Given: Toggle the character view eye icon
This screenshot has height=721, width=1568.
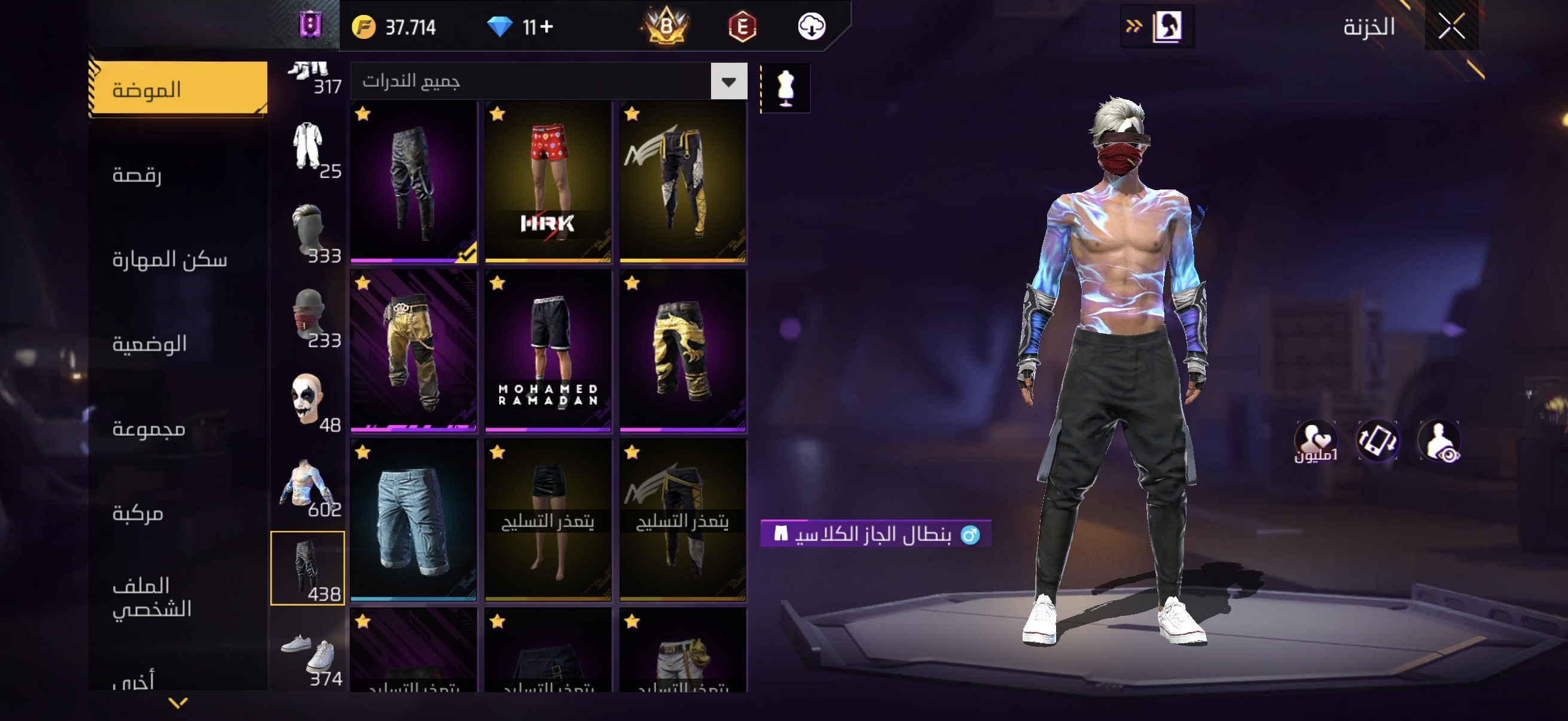Looking at the screenshot, I should [1439, 441].
